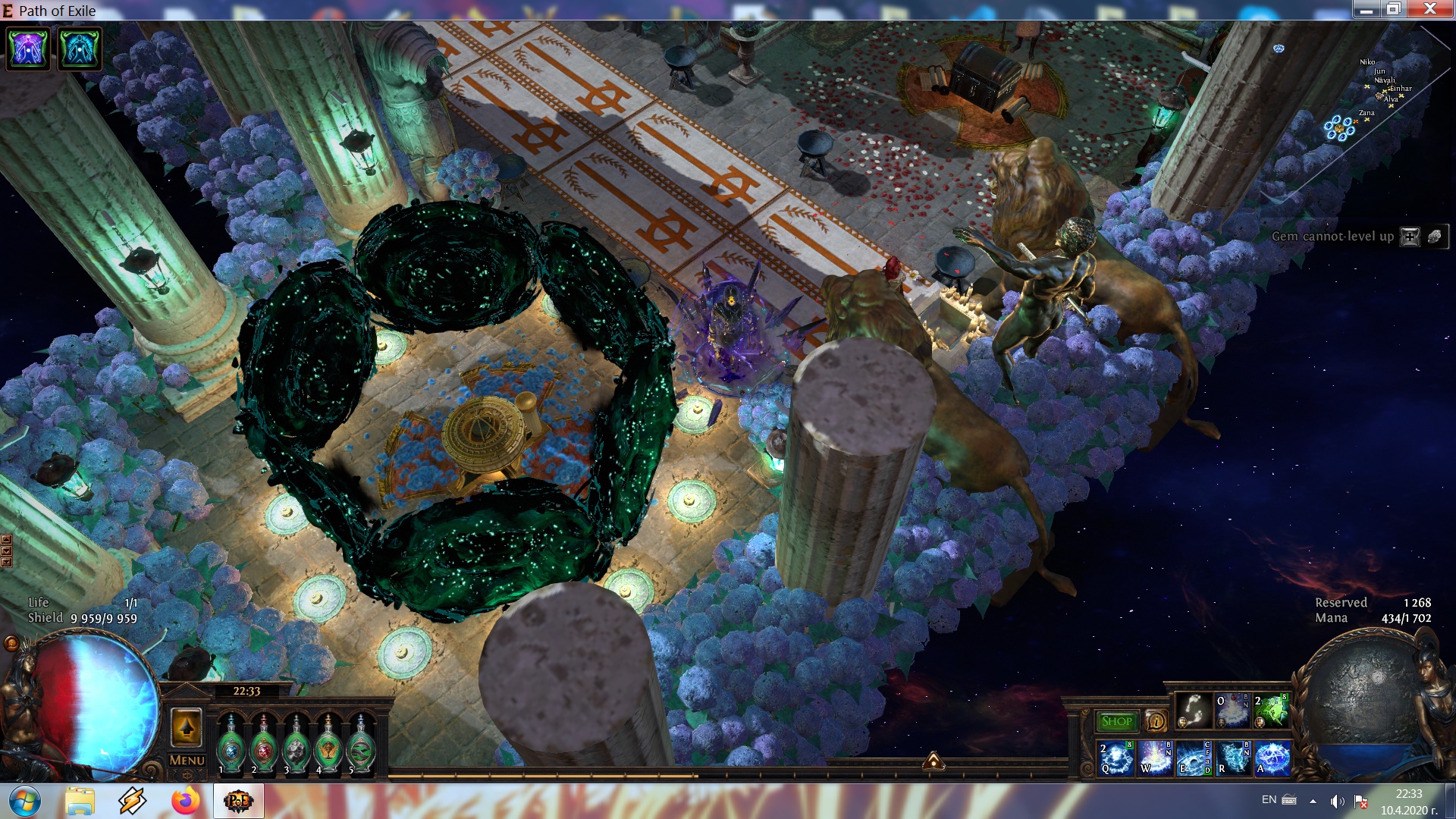The image size is (1456, 819).
Task: Click the yellow up-arrow panel button
Action: pos(187,728)
